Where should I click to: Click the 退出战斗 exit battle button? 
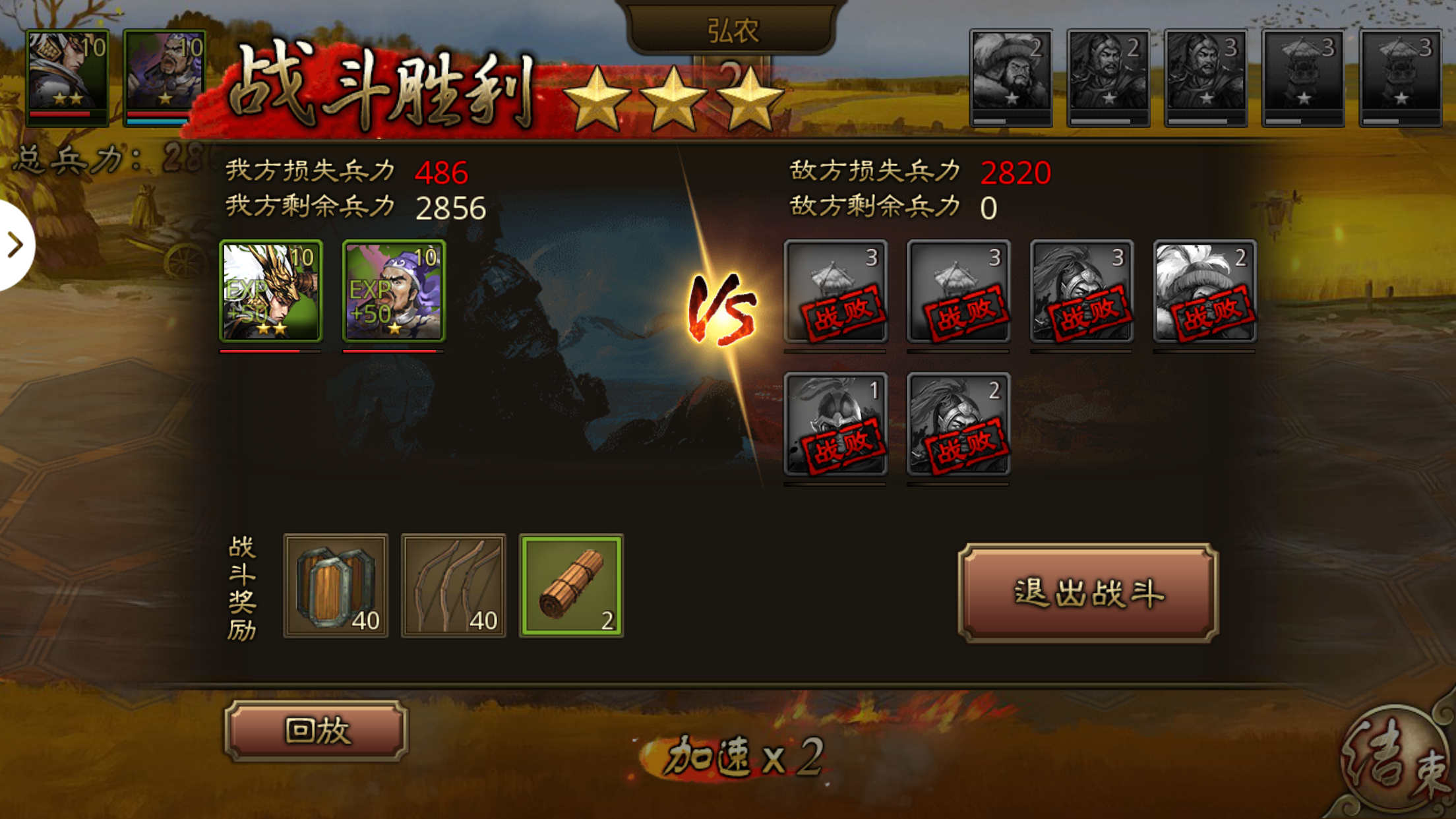(1088, 593)
